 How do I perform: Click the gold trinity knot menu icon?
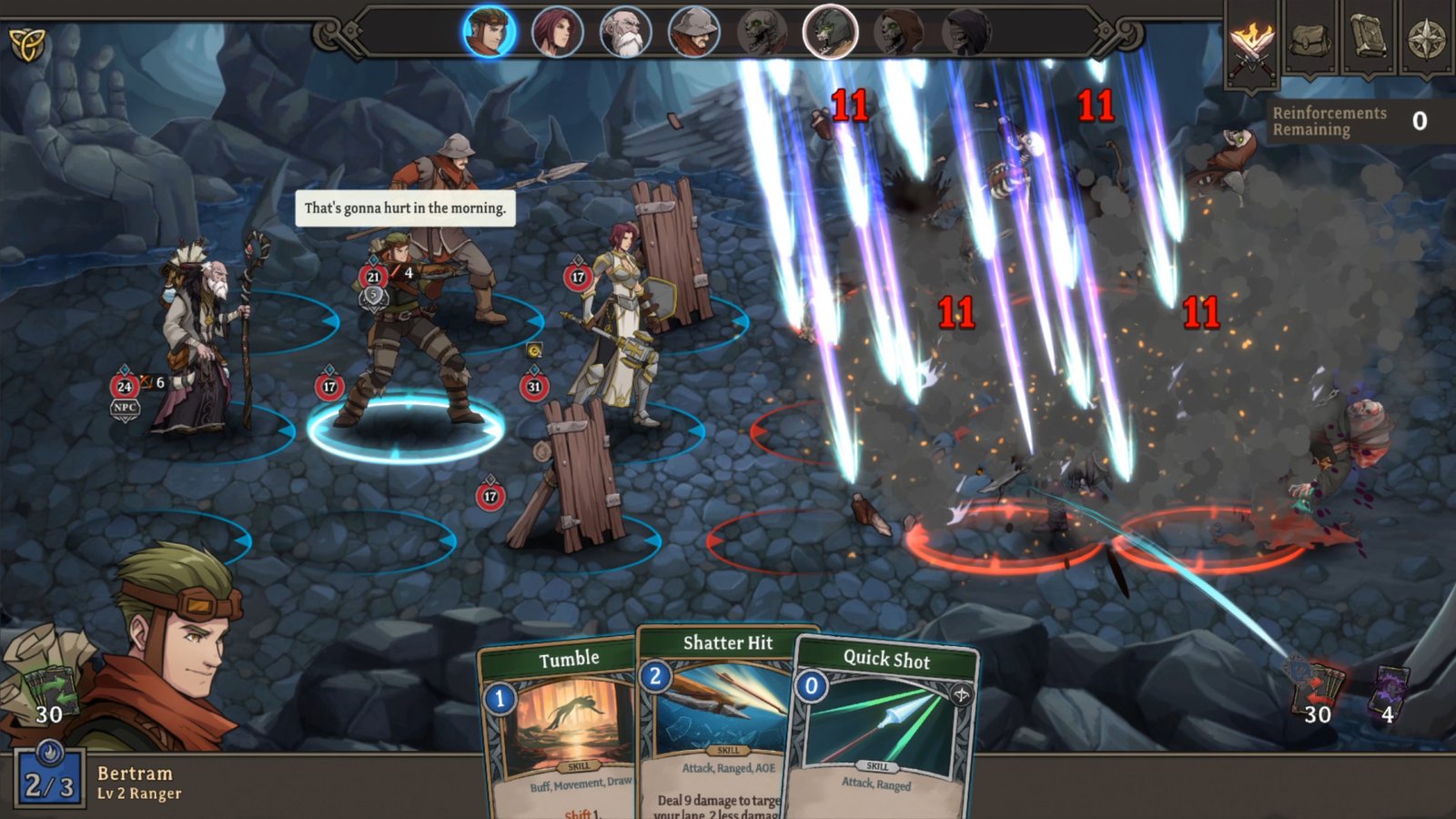pos(26,43)
